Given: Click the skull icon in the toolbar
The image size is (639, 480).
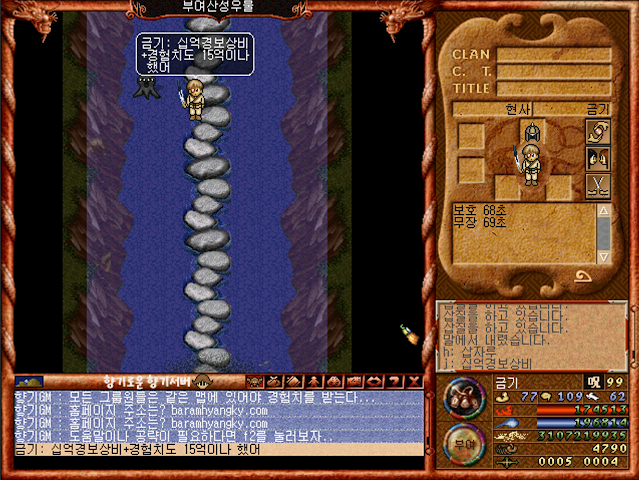Looking at the screenshot, I should 254,382.
